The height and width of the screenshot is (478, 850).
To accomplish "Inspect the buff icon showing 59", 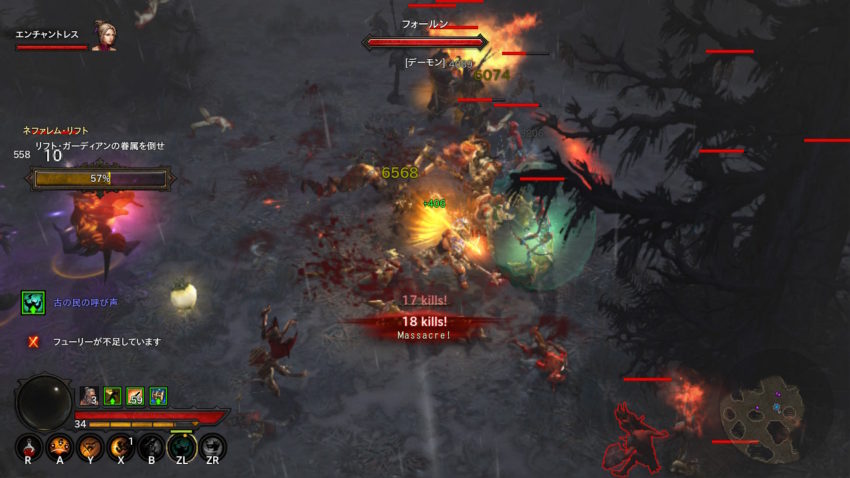I will click(x=135, y=396).
